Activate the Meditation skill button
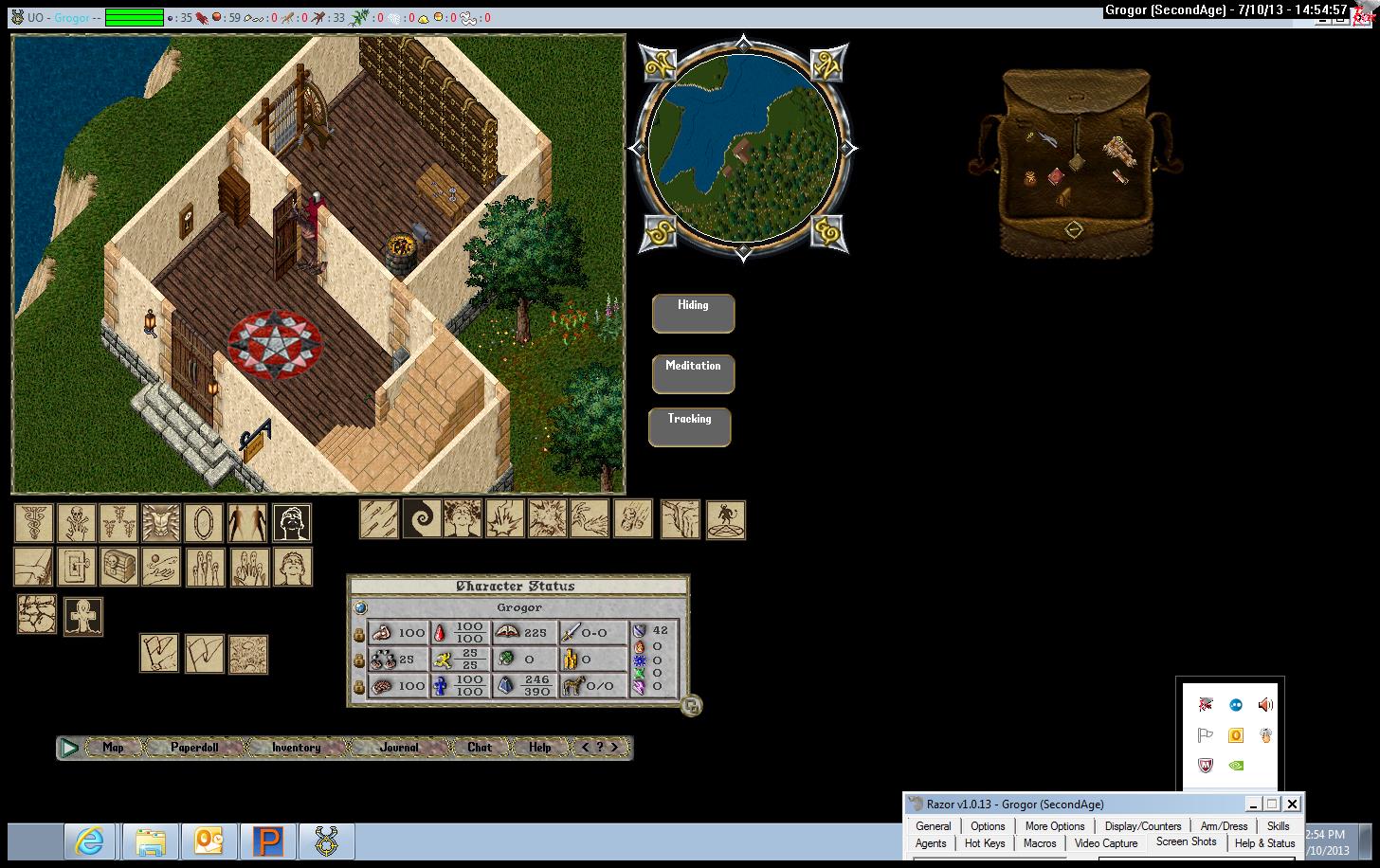This screenshot has height=868, width=1380. pos(693,373)
